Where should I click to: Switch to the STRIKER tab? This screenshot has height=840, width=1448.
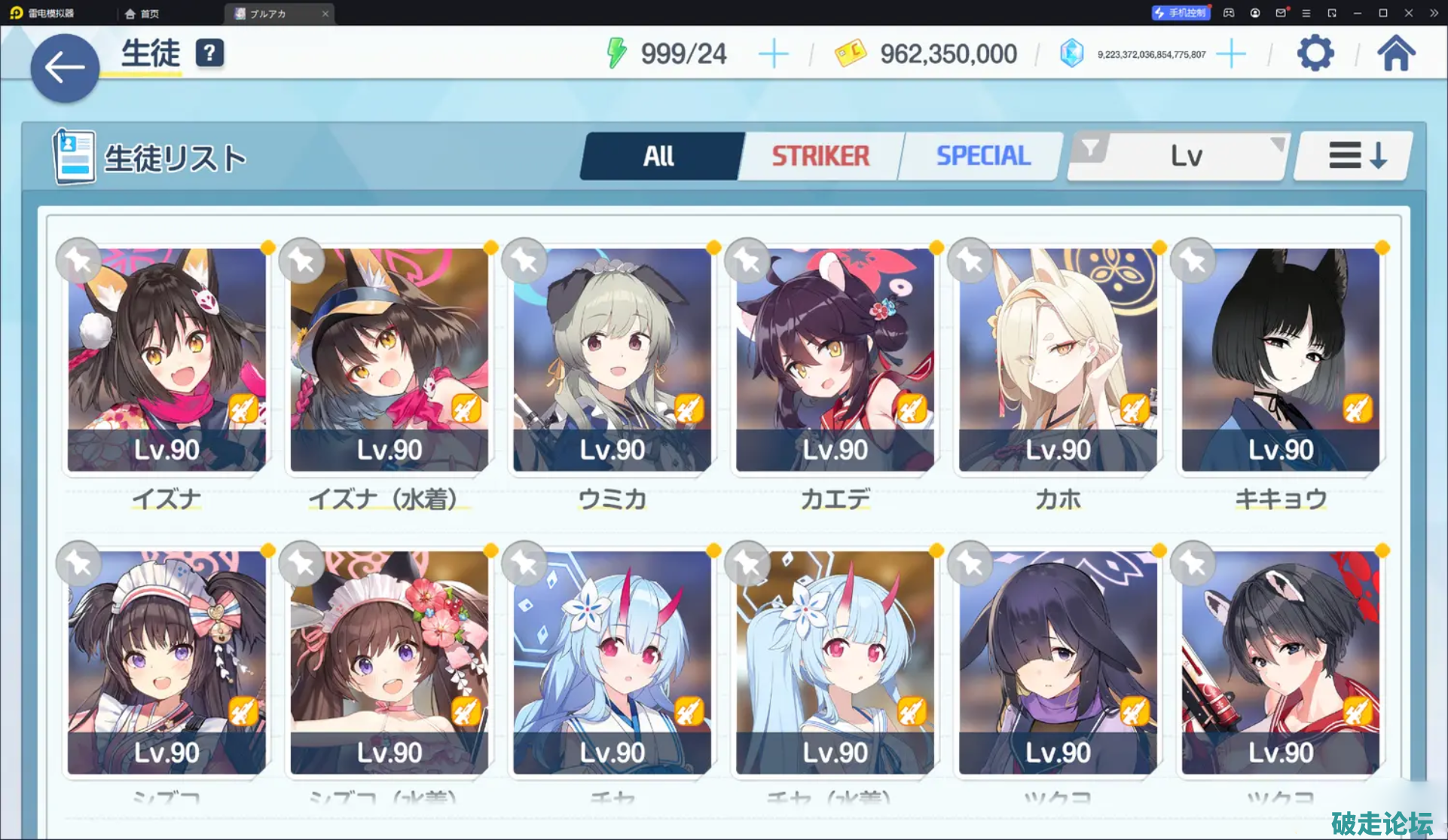pyautogui.click(x=820, y=156)
